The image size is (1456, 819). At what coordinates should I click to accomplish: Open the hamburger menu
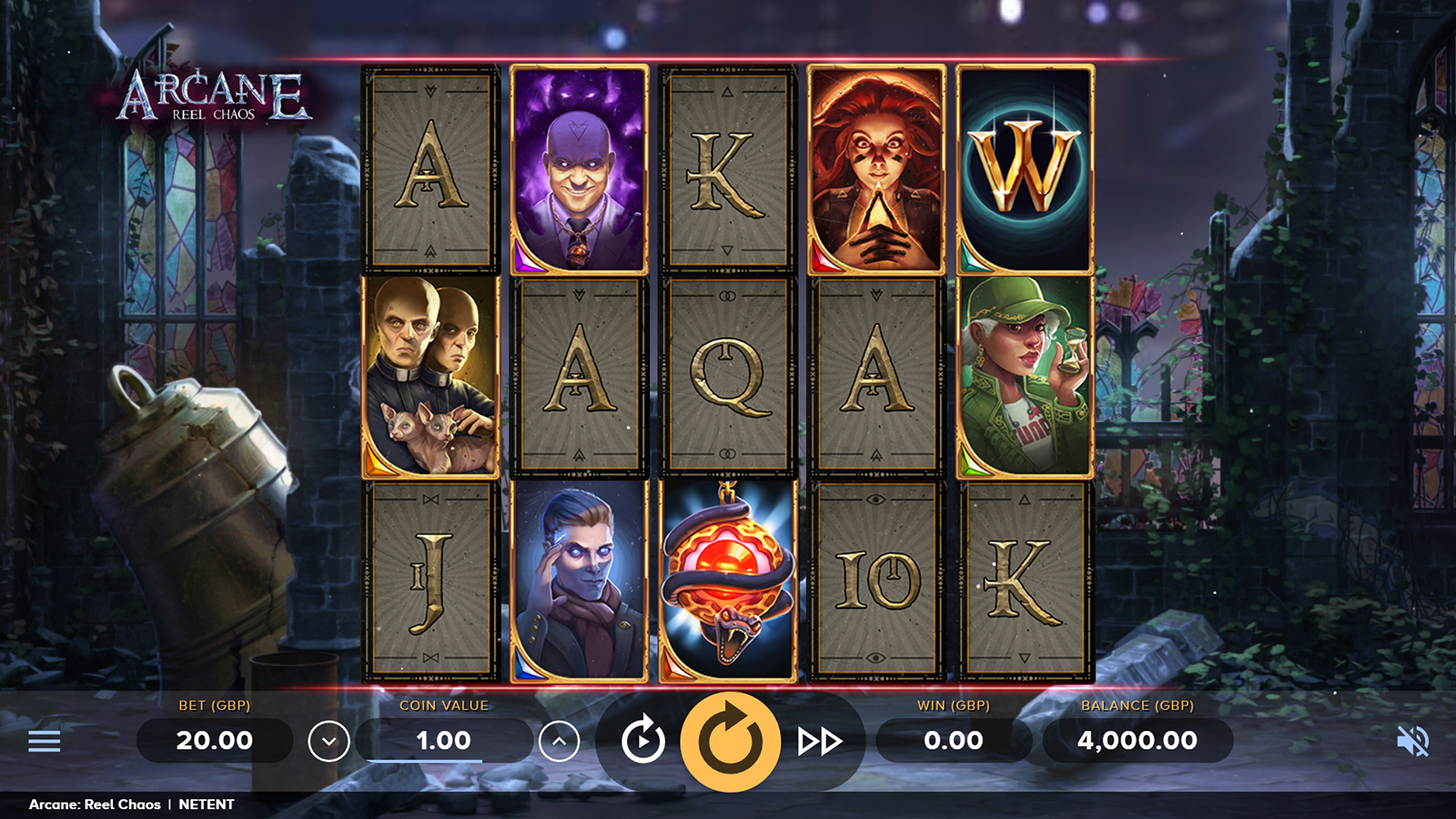pyautogui.click(x=44, y=742)
